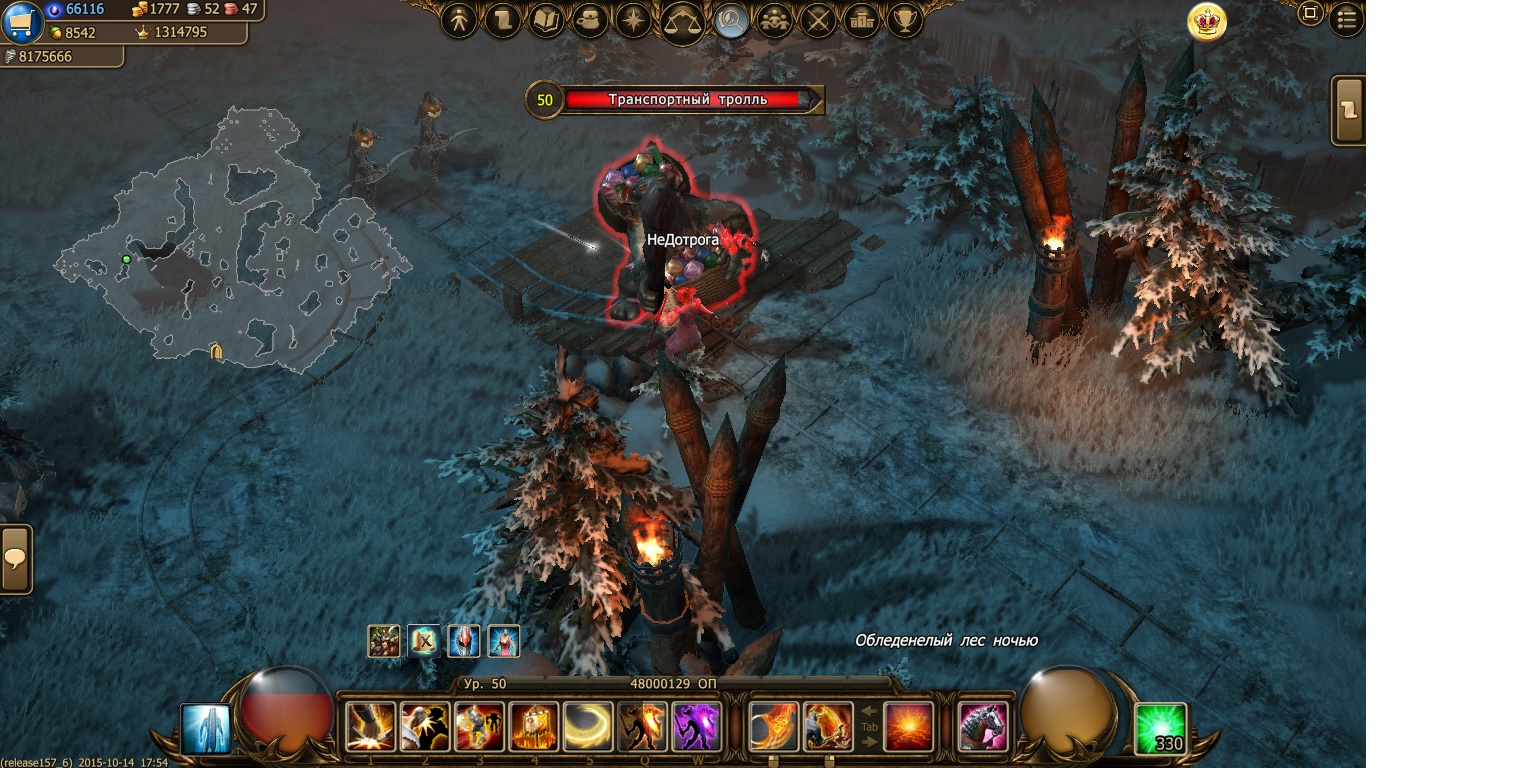Open the three-figures guild menu icon
Screen dimensions: 1540x768
pyautogui.click(x=775, y=20)
